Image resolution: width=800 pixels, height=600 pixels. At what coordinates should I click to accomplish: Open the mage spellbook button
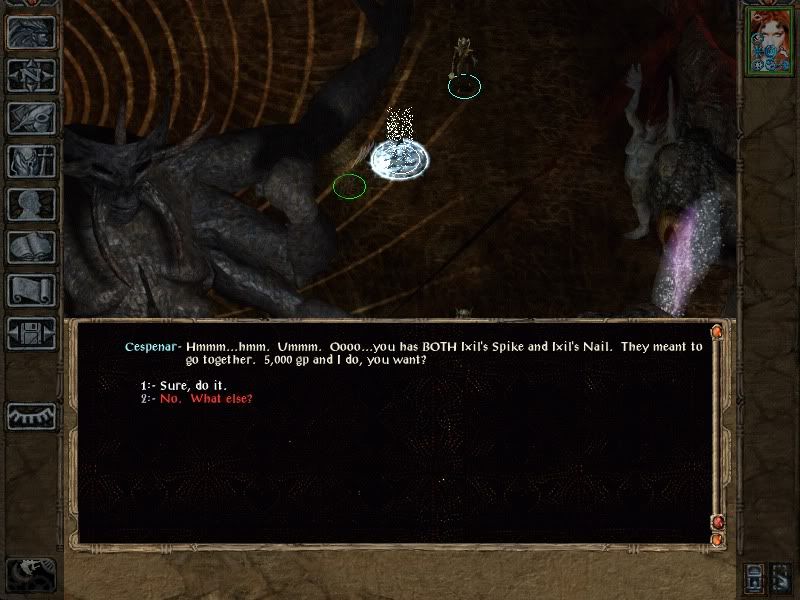(32, 247)
